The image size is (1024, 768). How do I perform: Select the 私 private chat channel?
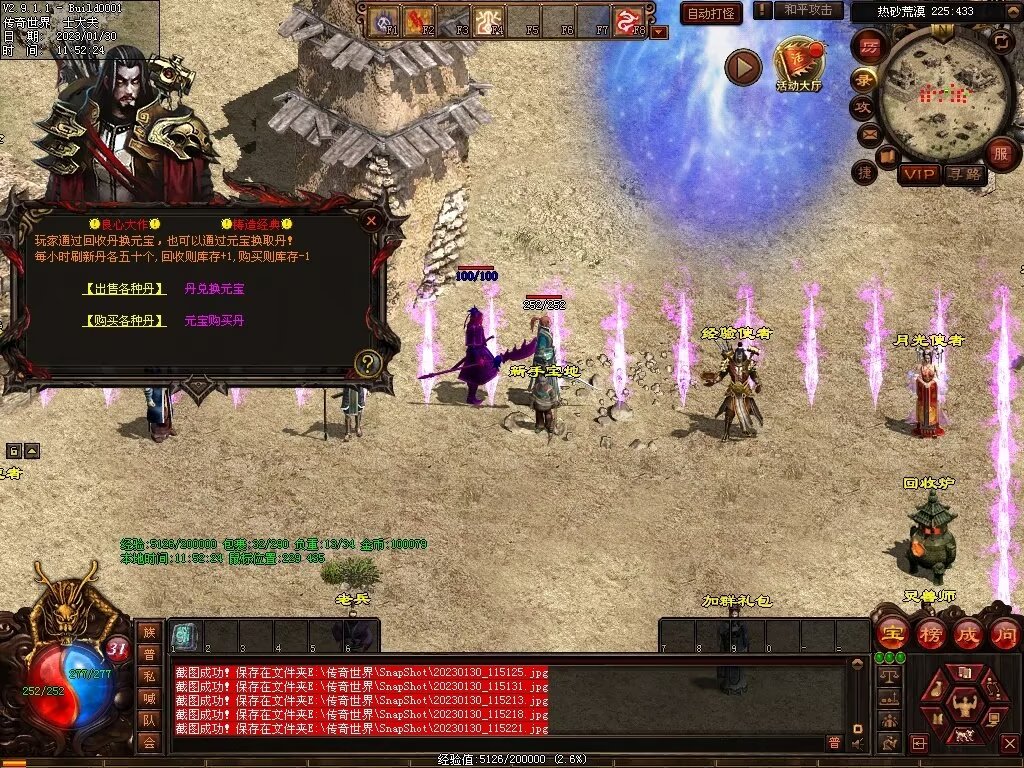click(x=149, y=676)
